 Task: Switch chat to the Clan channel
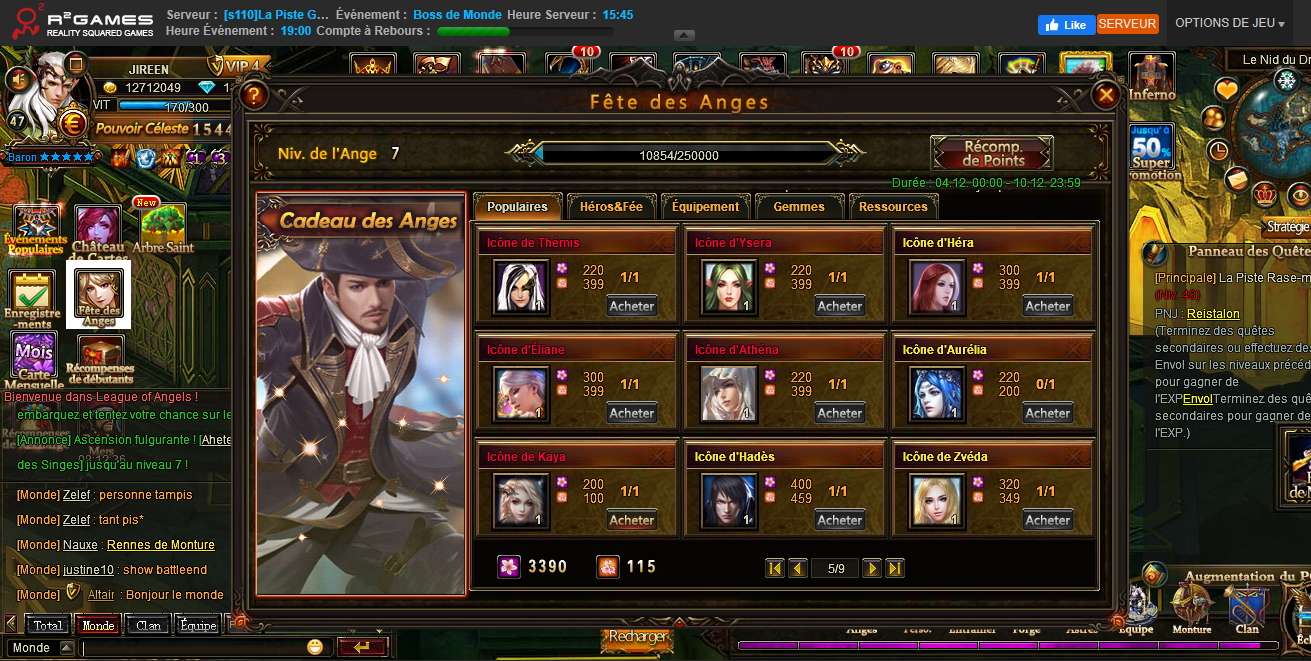148,625
